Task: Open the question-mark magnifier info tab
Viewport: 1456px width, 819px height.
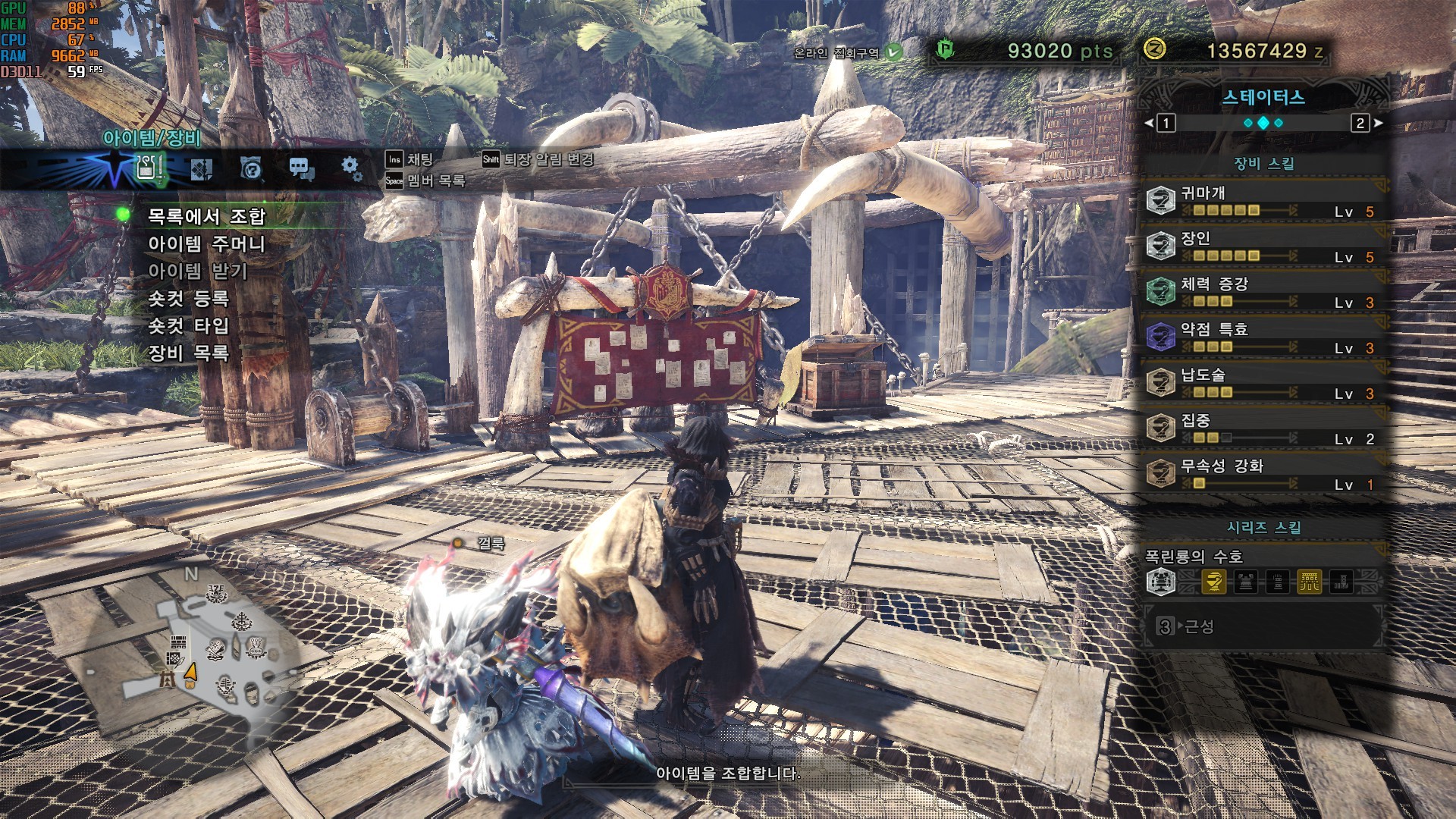Action: (x=251, y=168)
